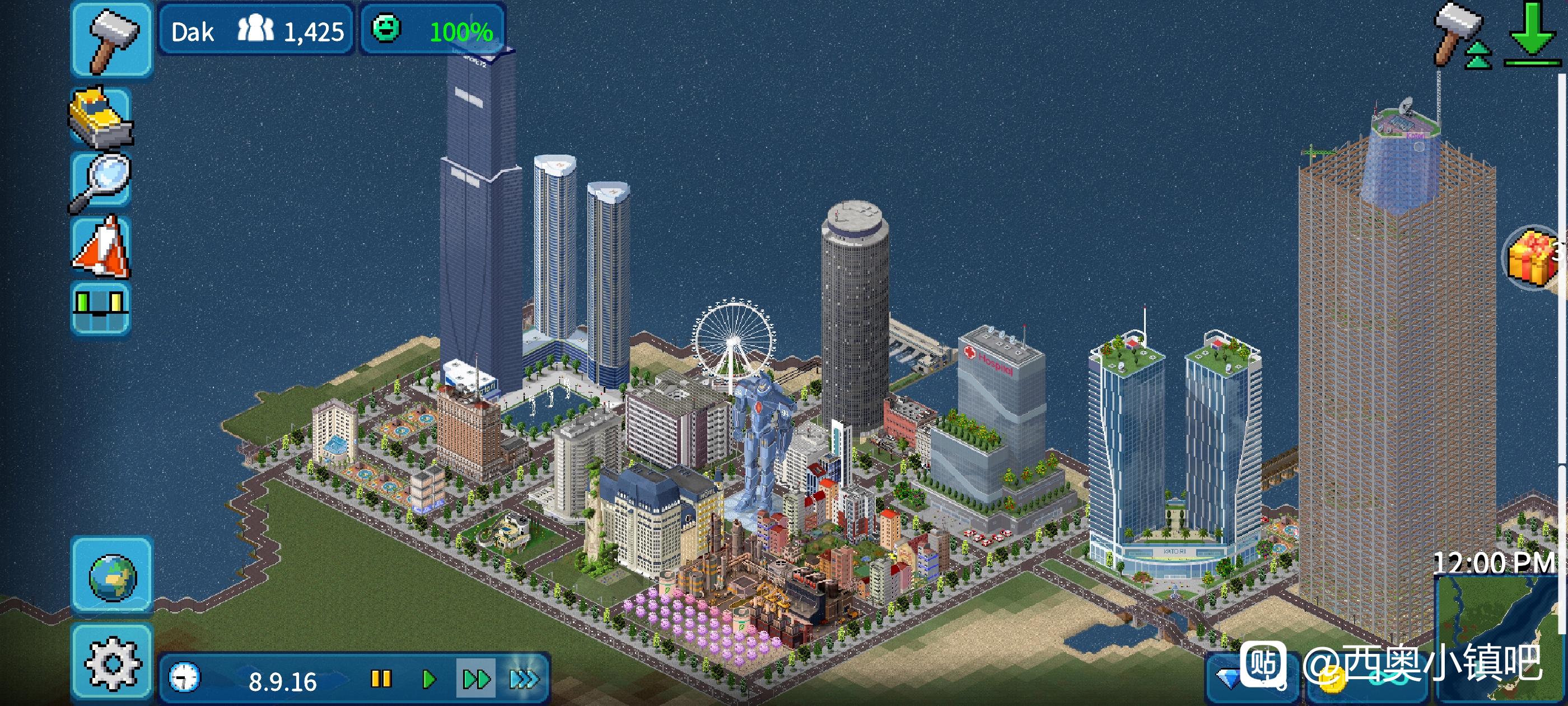The height and width of the screenshot is (706, 1568).
Task: Select the yellow bulldozer tool
Action: tap(101, 118)
